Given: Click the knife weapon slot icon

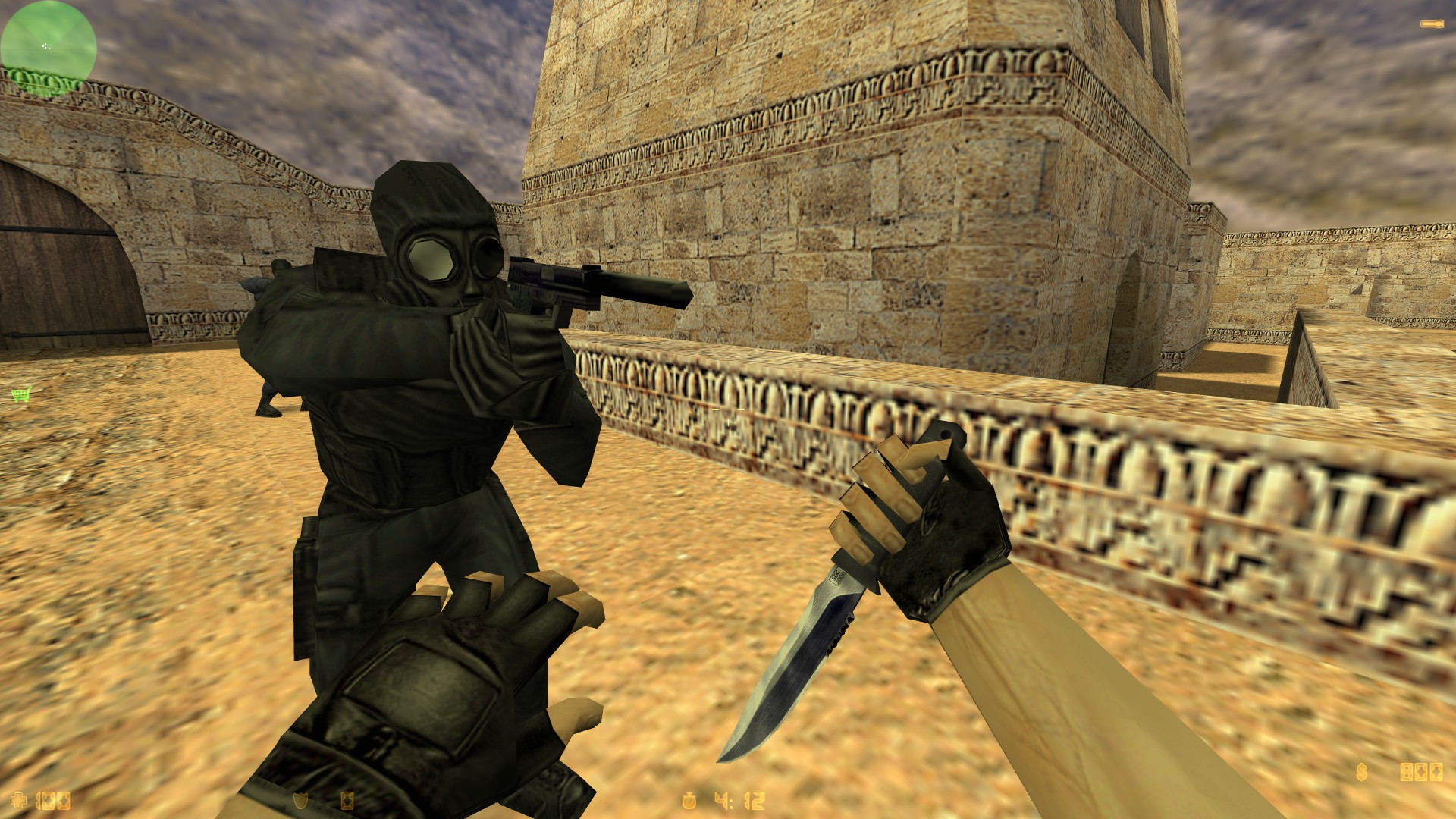Looking at the screenshot, I should (x=1431, y=24).
